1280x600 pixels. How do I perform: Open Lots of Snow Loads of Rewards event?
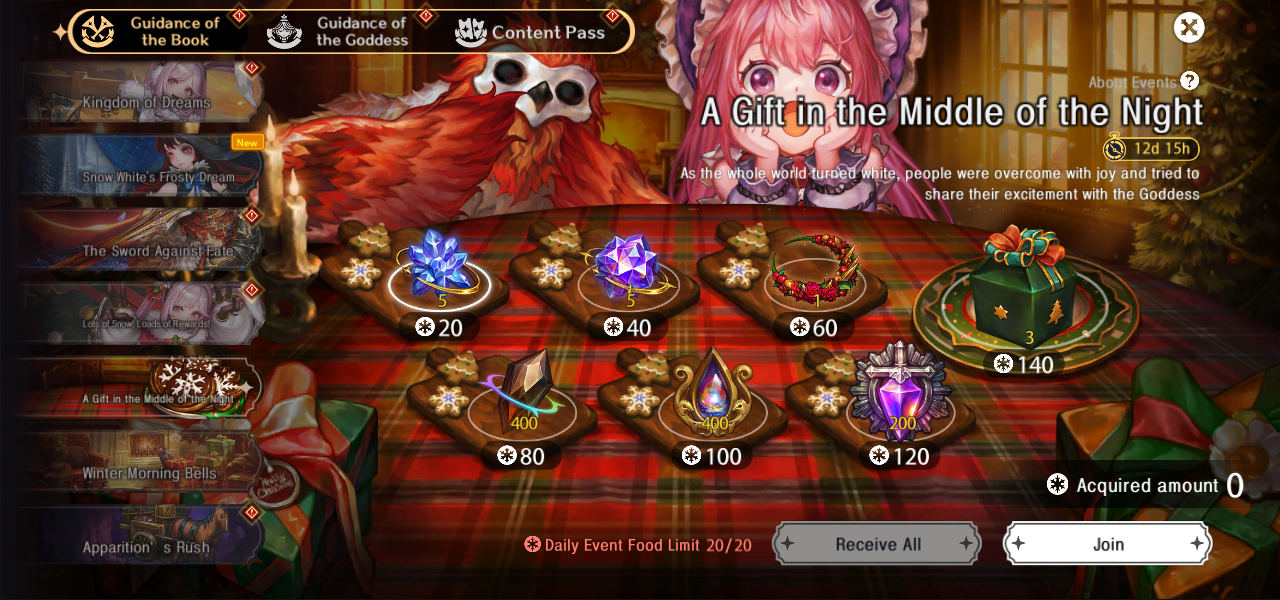[145, 318]
